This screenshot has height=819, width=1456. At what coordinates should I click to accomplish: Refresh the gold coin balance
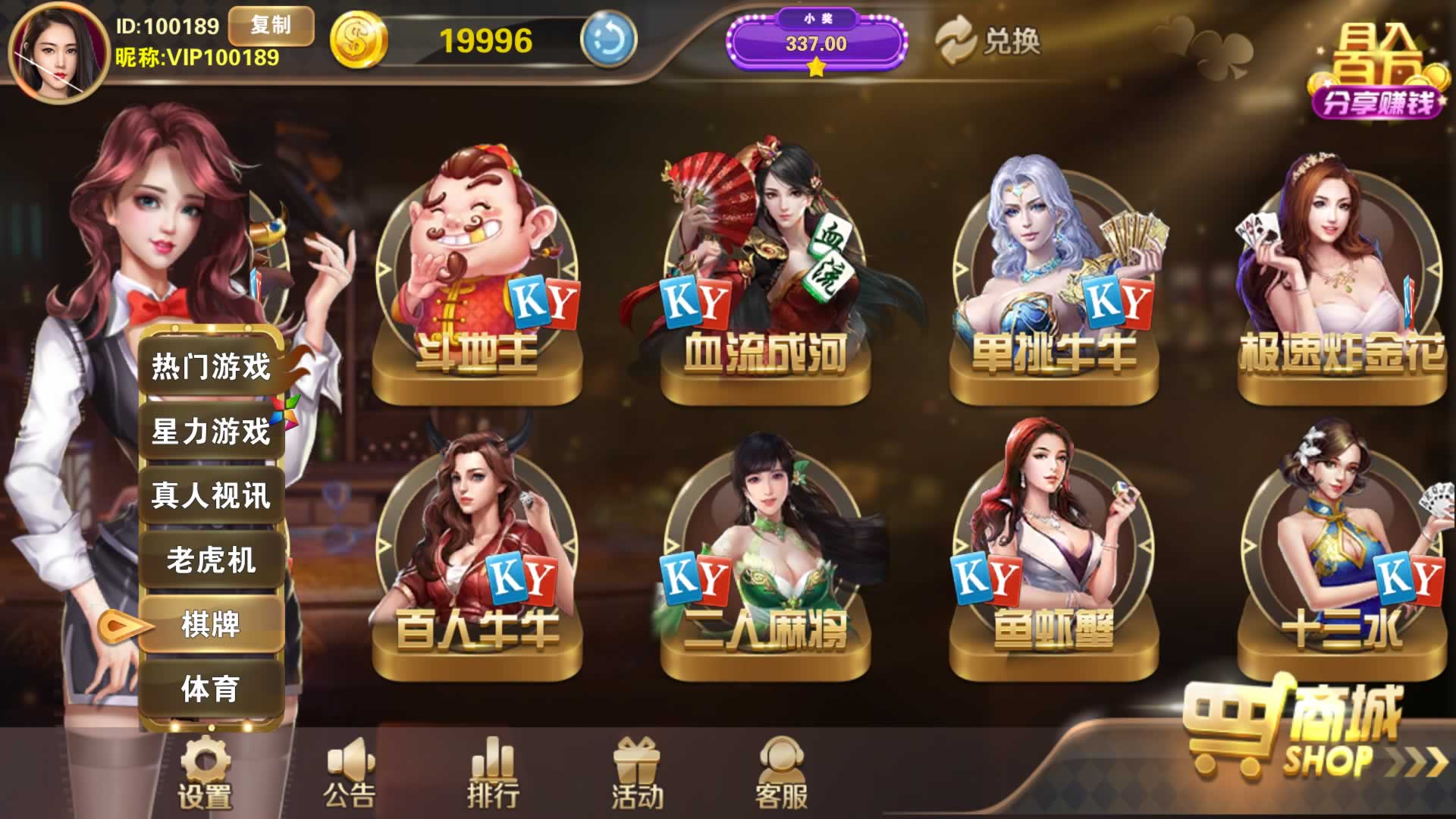click(608, 39)
